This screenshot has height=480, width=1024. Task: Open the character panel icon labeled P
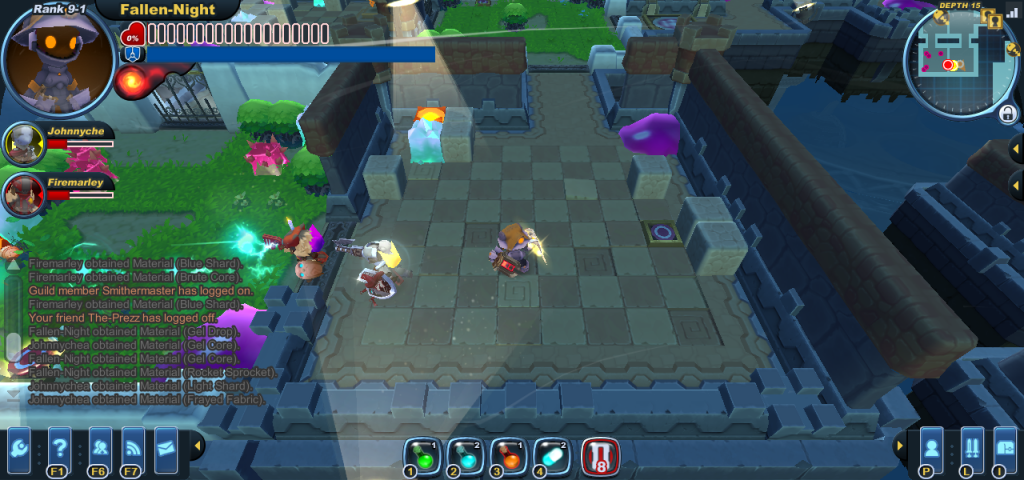pyautogui.click(x=932, y=444)
